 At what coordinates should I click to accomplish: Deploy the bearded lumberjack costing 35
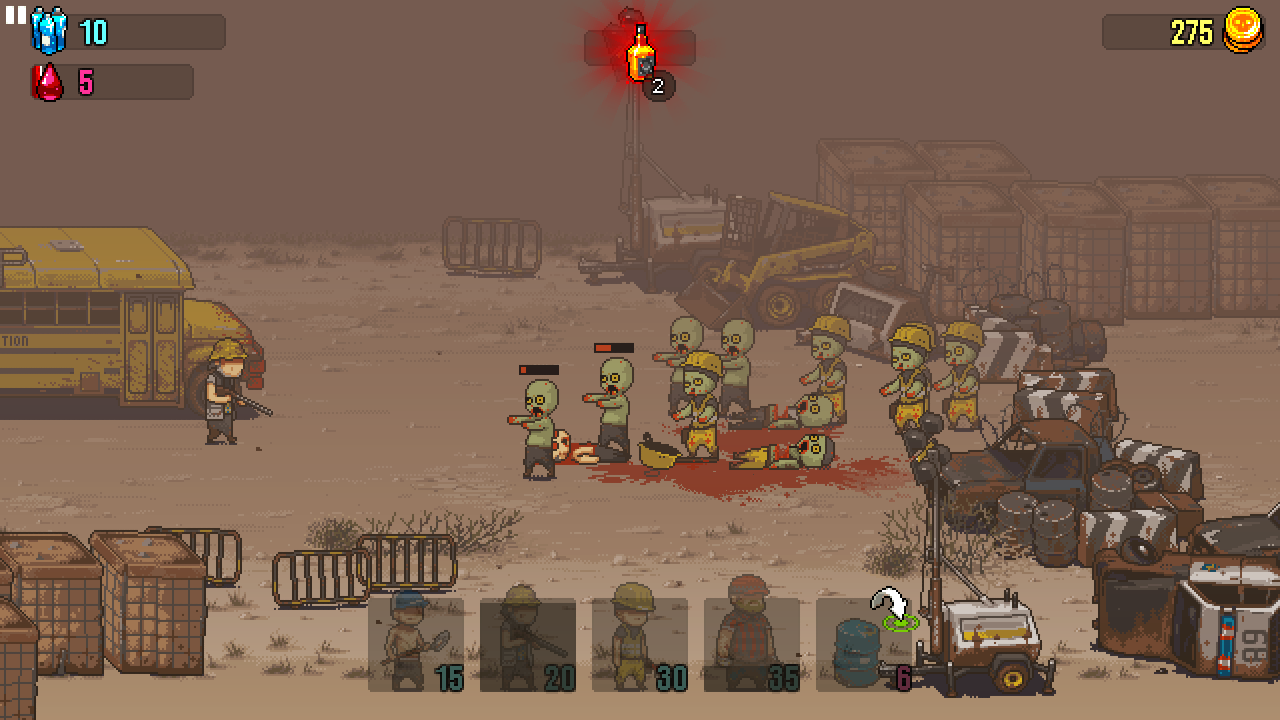(752, 644)
